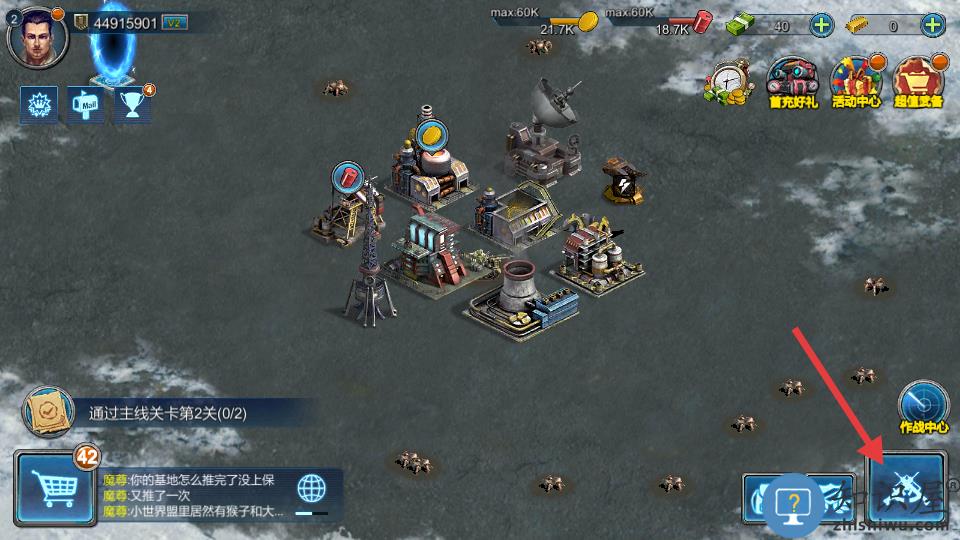Add more cash with the plus button
Viewport: 960px width, 540px height.
[x=821, y=26]
